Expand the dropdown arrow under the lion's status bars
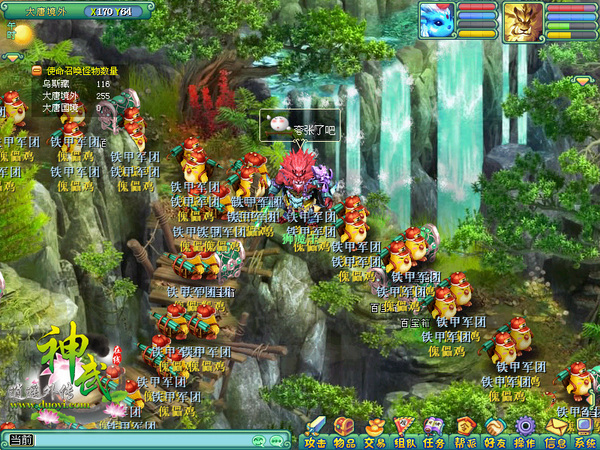 [x=583, y=80]
